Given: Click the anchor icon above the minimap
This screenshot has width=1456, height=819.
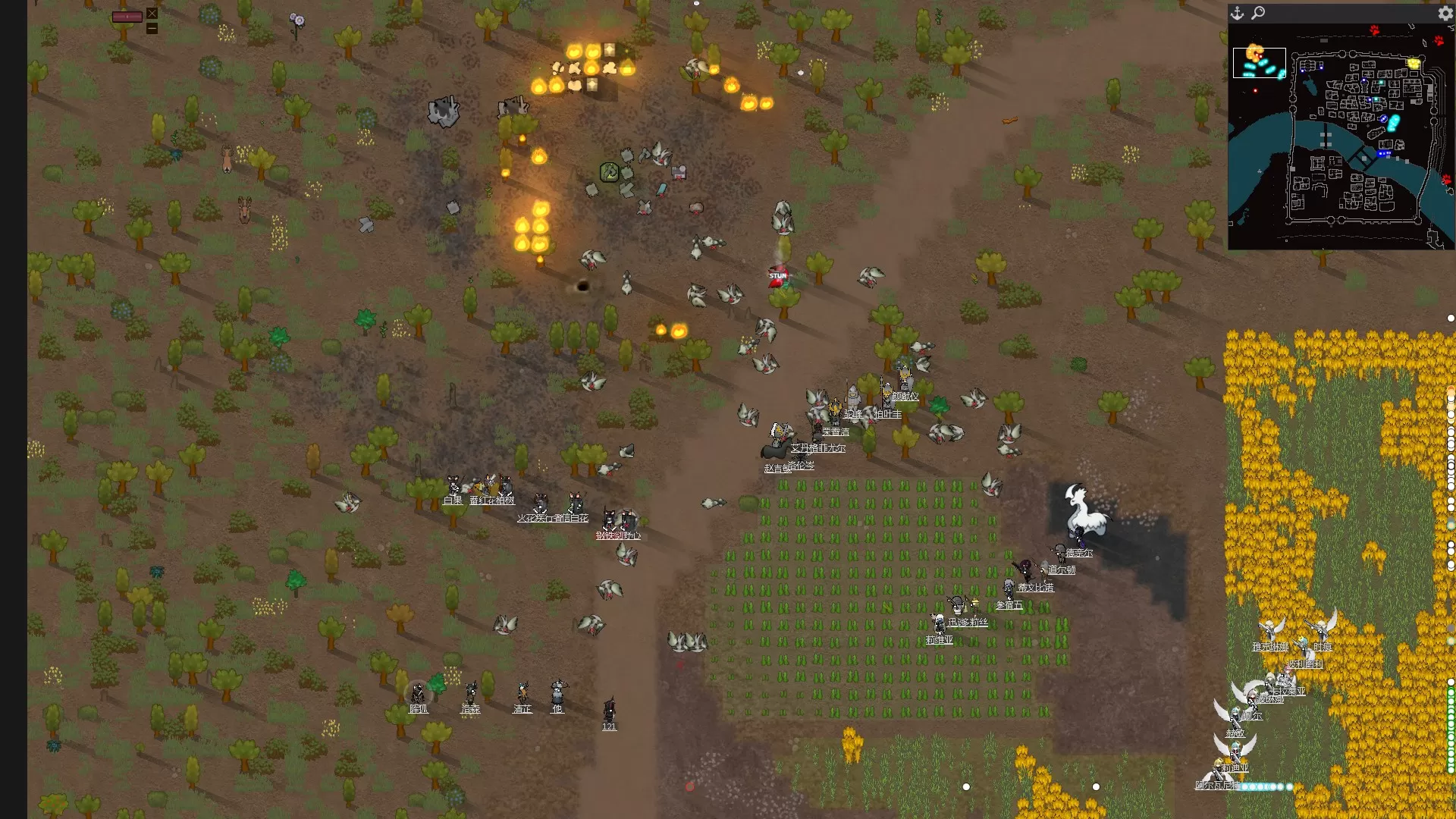Looking at the screenshot, I should pyautogui.click(x=1237, y=13).
